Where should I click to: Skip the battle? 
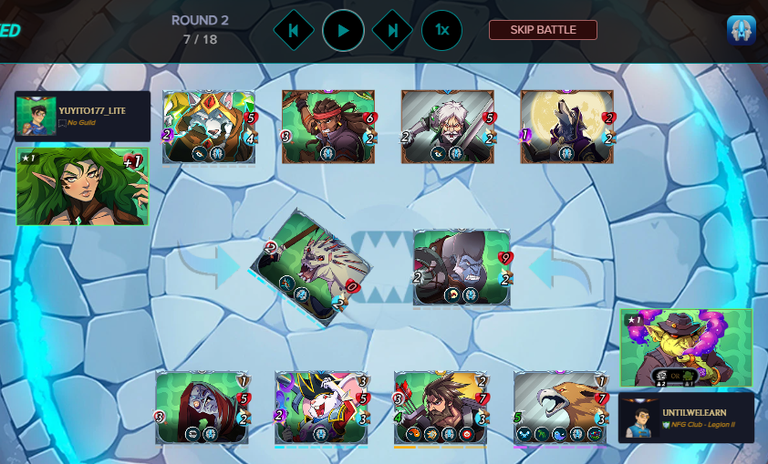[x=542, y=30]
